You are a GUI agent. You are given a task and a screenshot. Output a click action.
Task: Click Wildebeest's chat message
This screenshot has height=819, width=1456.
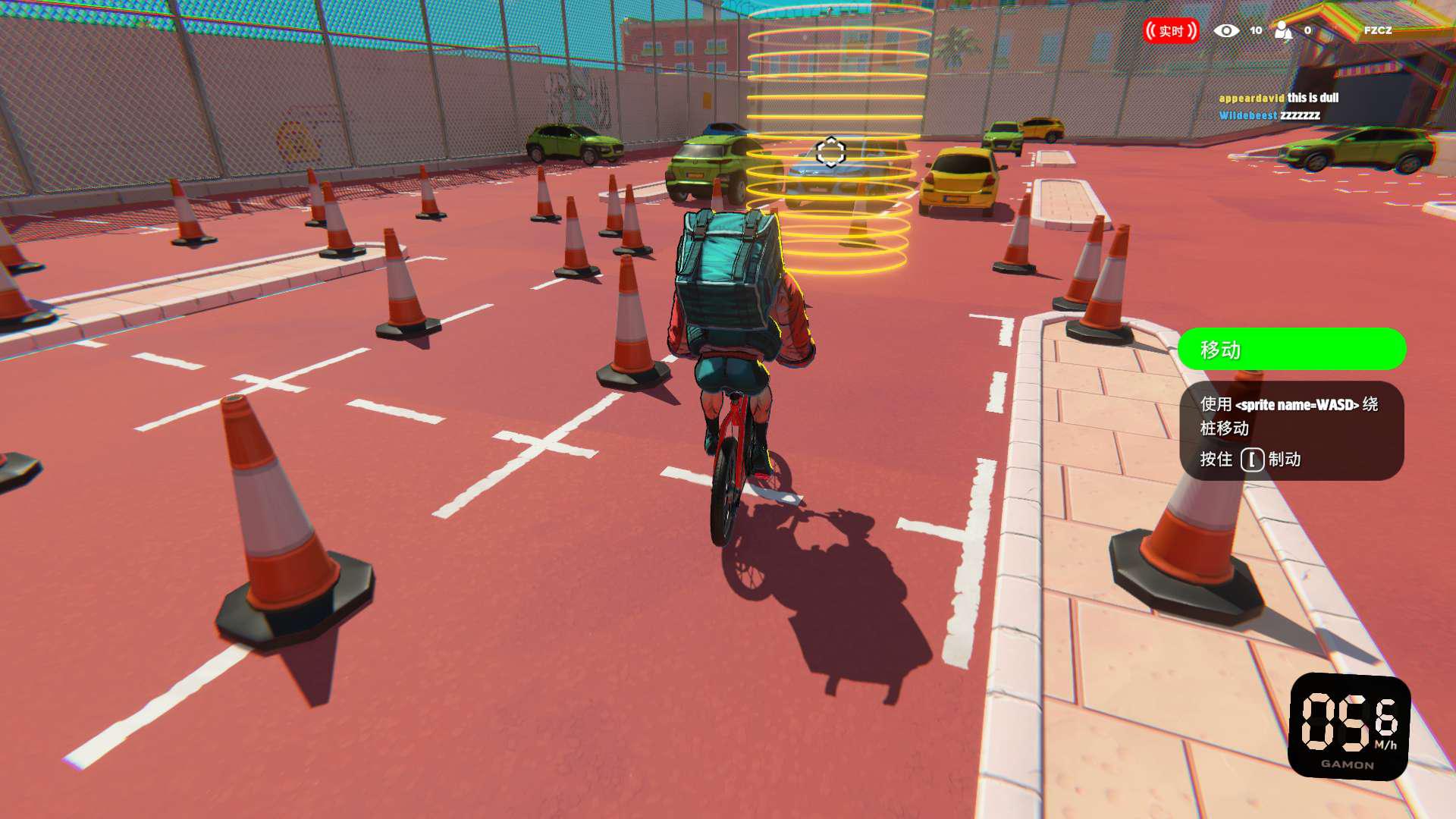[x=1269, y=115]
